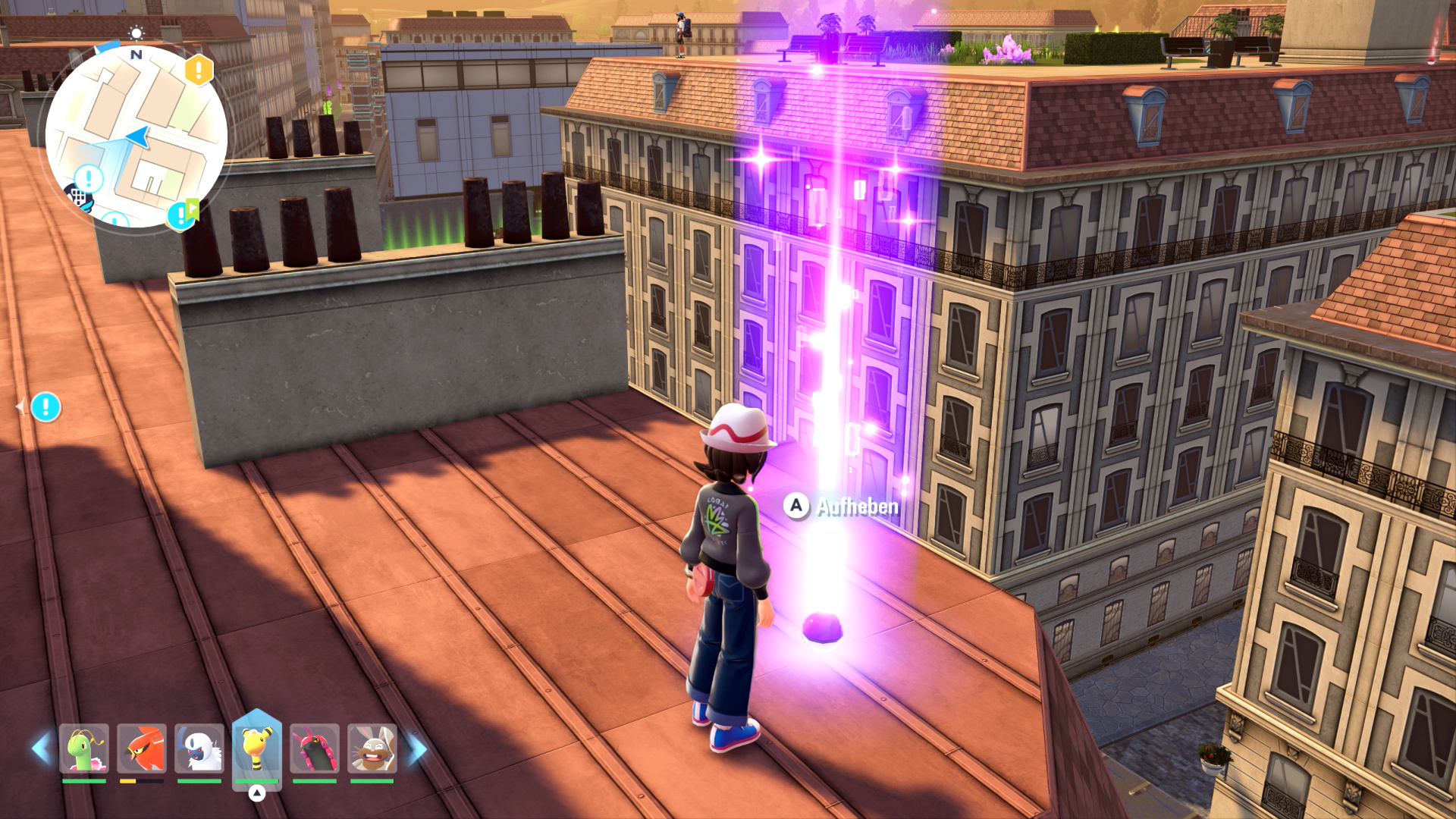Select the highlighted Ampharos slot
The image size is (1456, 819).
257,747
